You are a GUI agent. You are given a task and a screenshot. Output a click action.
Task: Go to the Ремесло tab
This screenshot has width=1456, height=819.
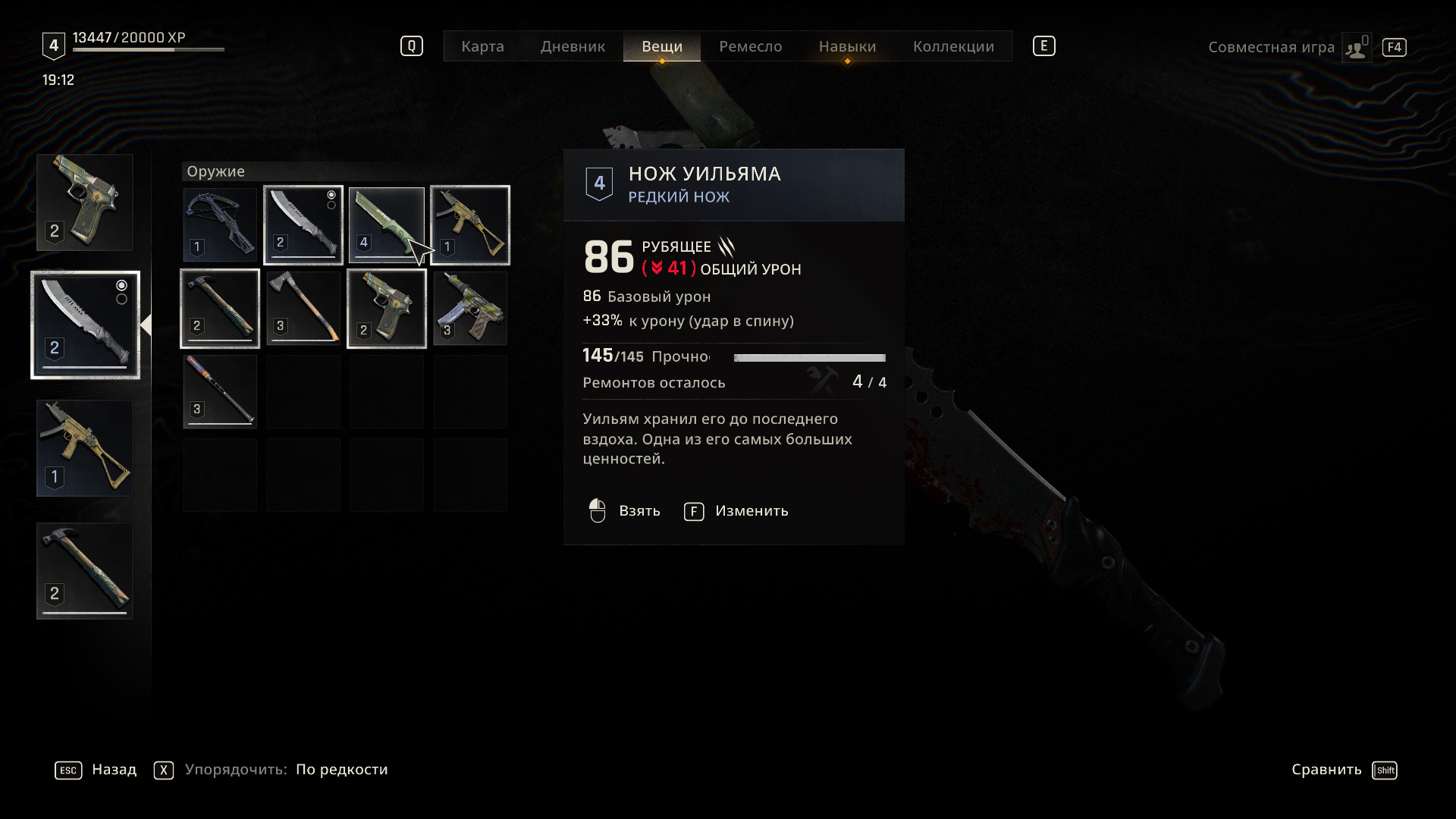[750, 46]
